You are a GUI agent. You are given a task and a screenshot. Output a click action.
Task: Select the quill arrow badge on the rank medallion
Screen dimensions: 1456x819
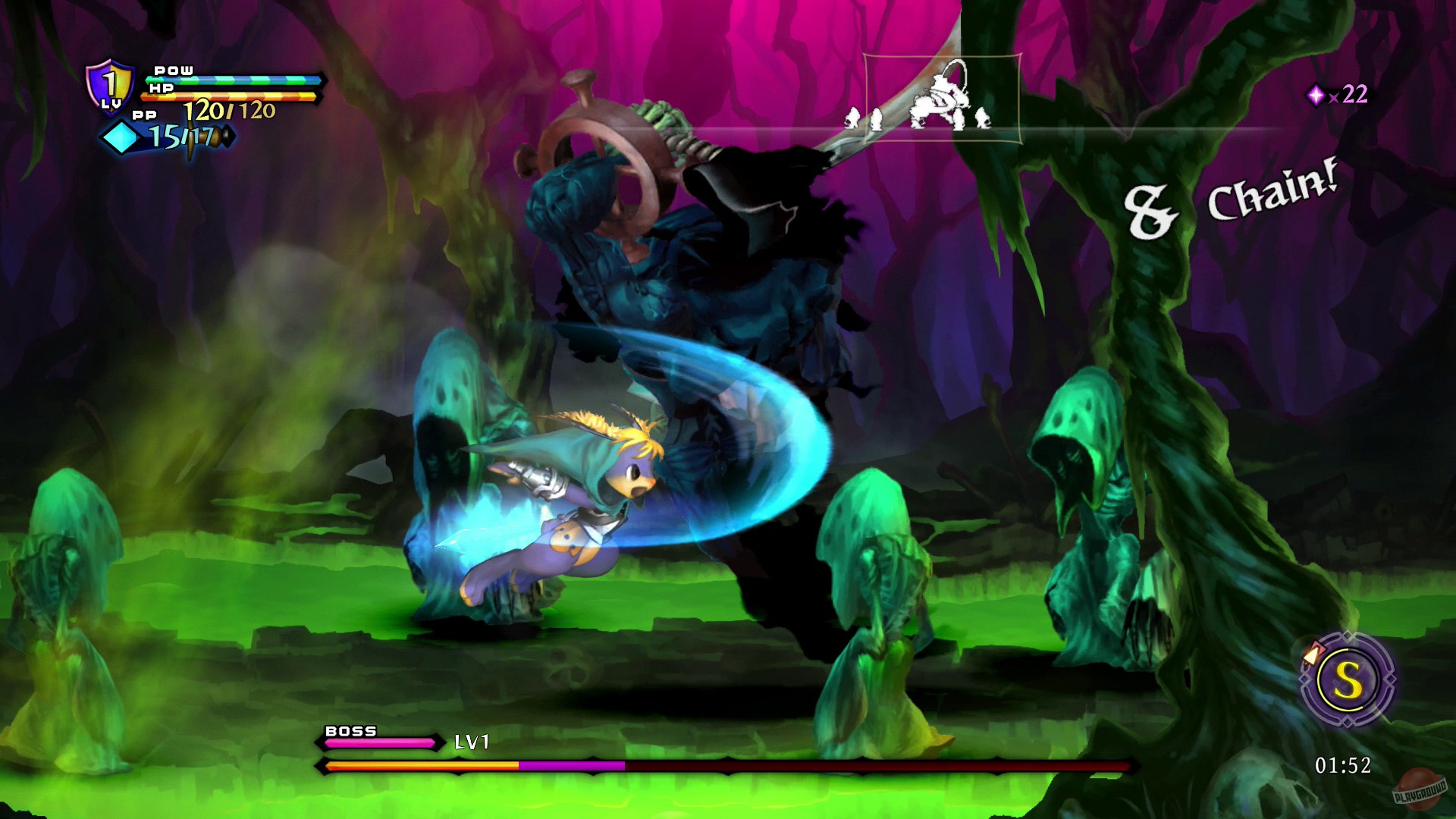click(x=1311, y=654)
